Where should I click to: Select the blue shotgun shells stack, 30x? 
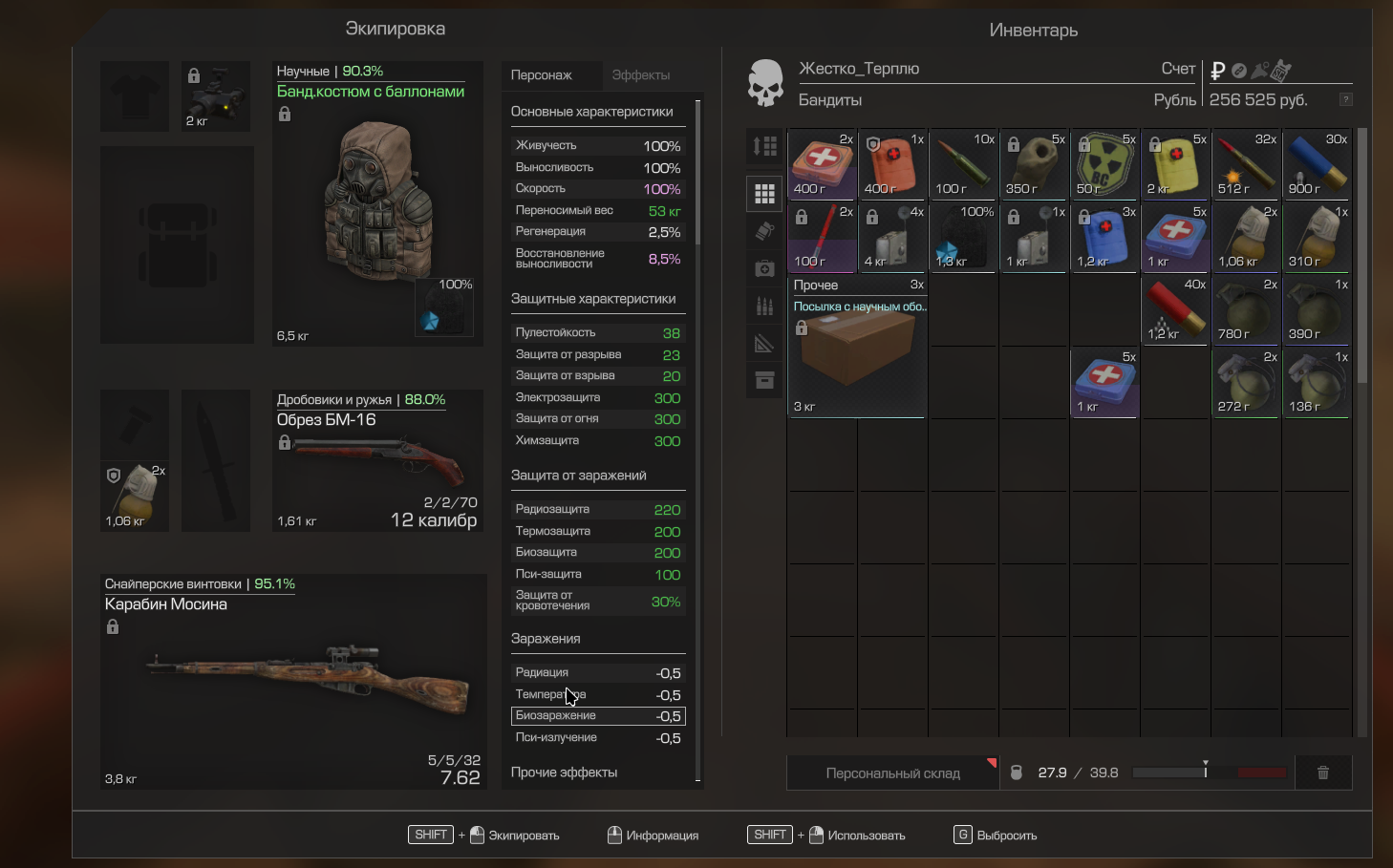pos(1317,164)
